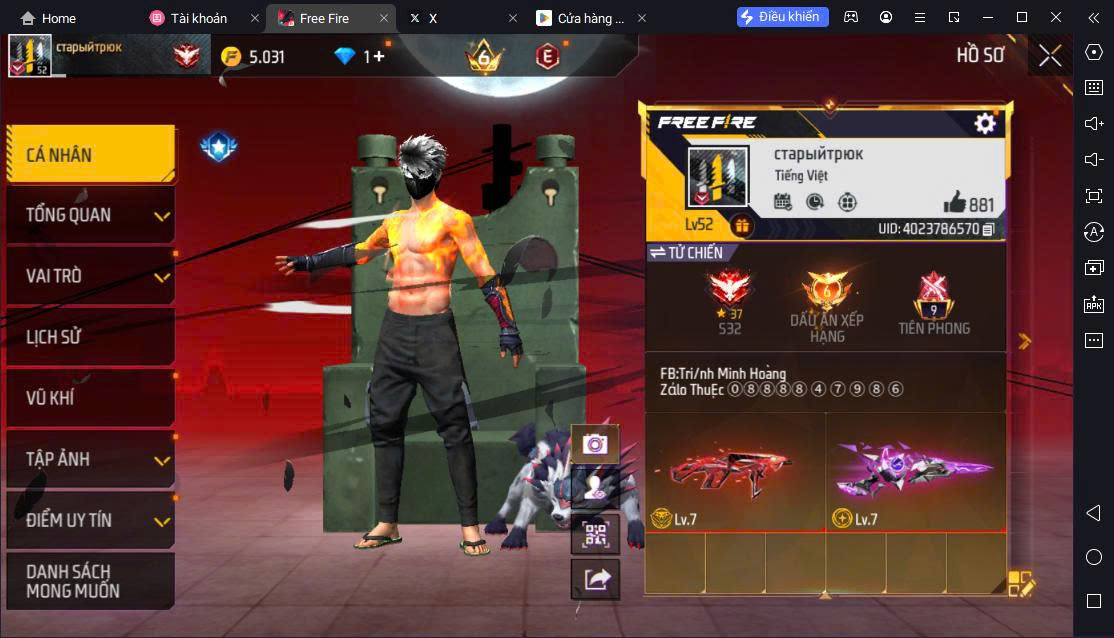Show the QR code
The image size is (1114, 638).
[x=595, y=534]
